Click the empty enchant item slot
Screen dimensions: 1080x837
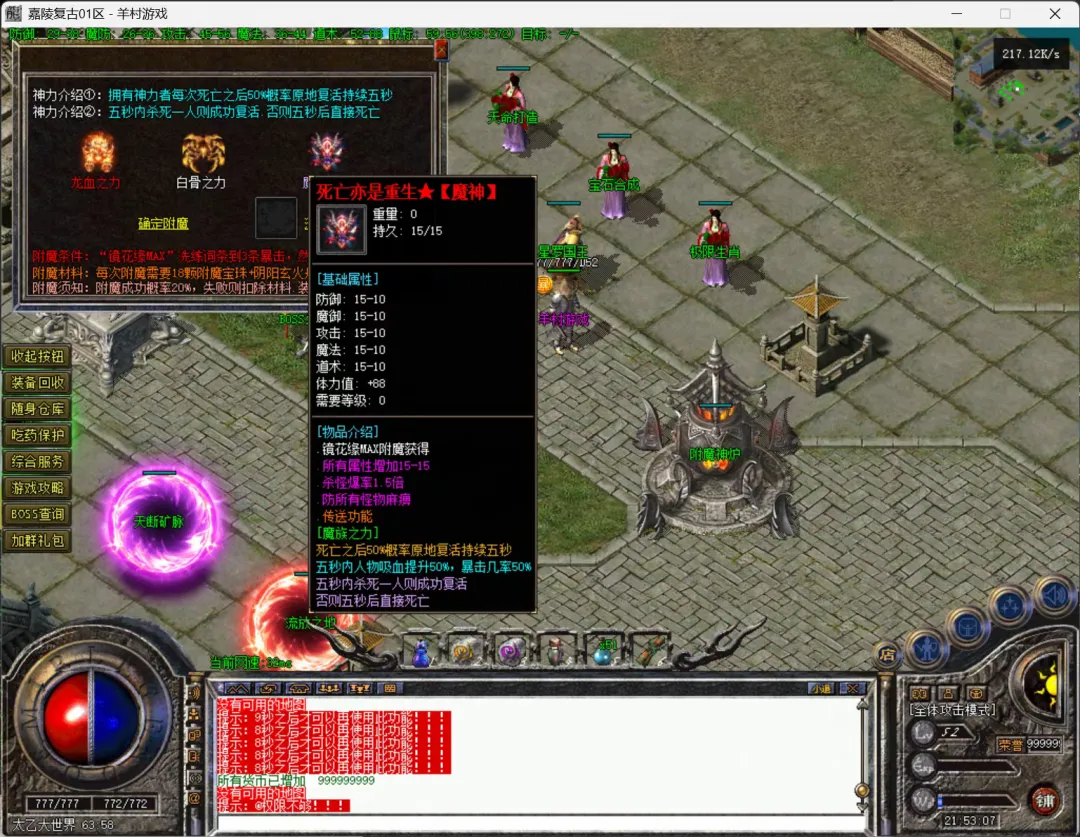[x=276, y=217]
